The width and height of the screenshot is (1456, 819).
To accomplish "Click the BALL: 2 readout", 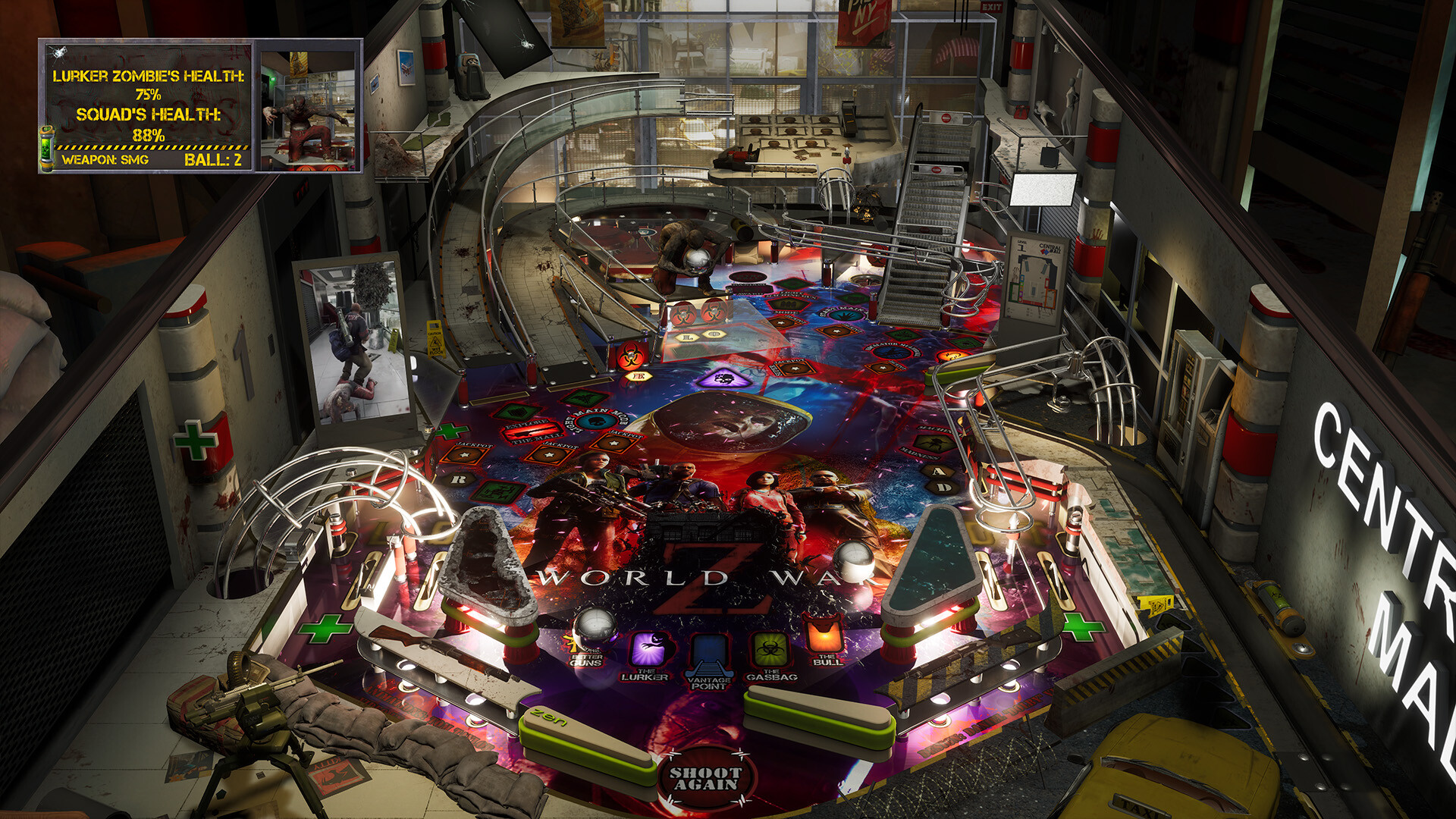I will [213, 159].
